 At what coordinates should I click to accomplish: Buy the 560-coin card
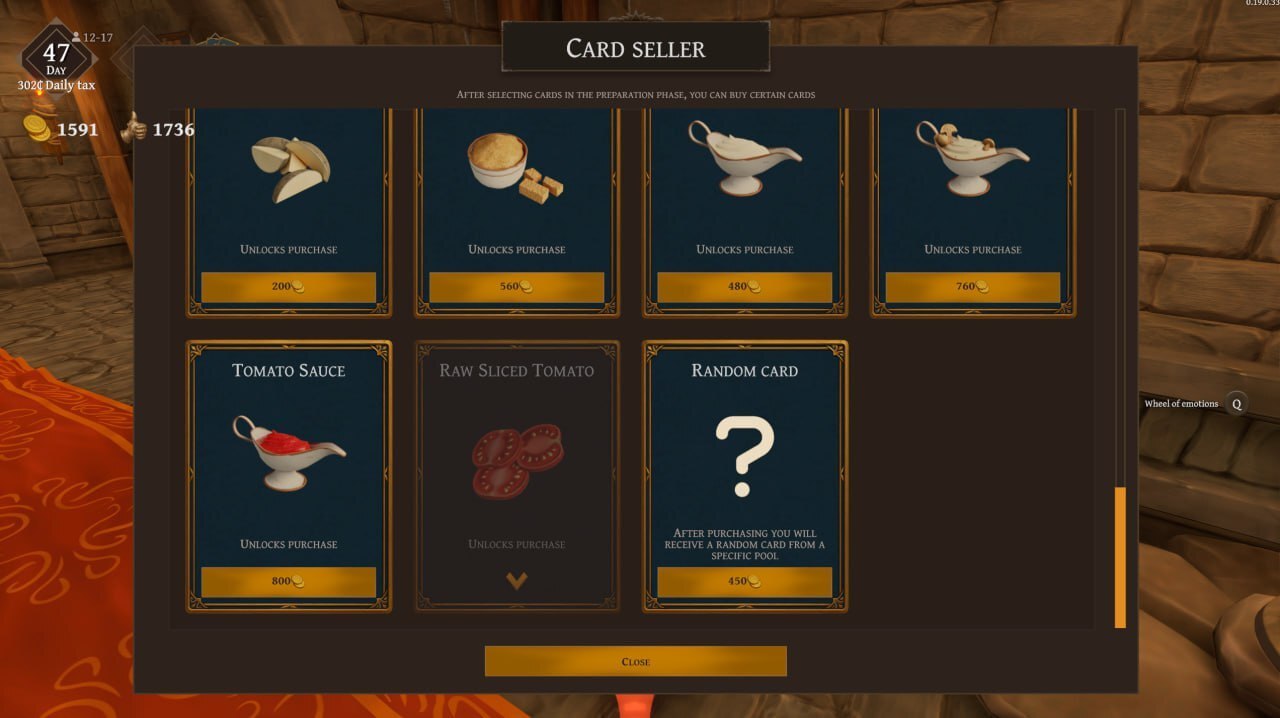(516, 287)
